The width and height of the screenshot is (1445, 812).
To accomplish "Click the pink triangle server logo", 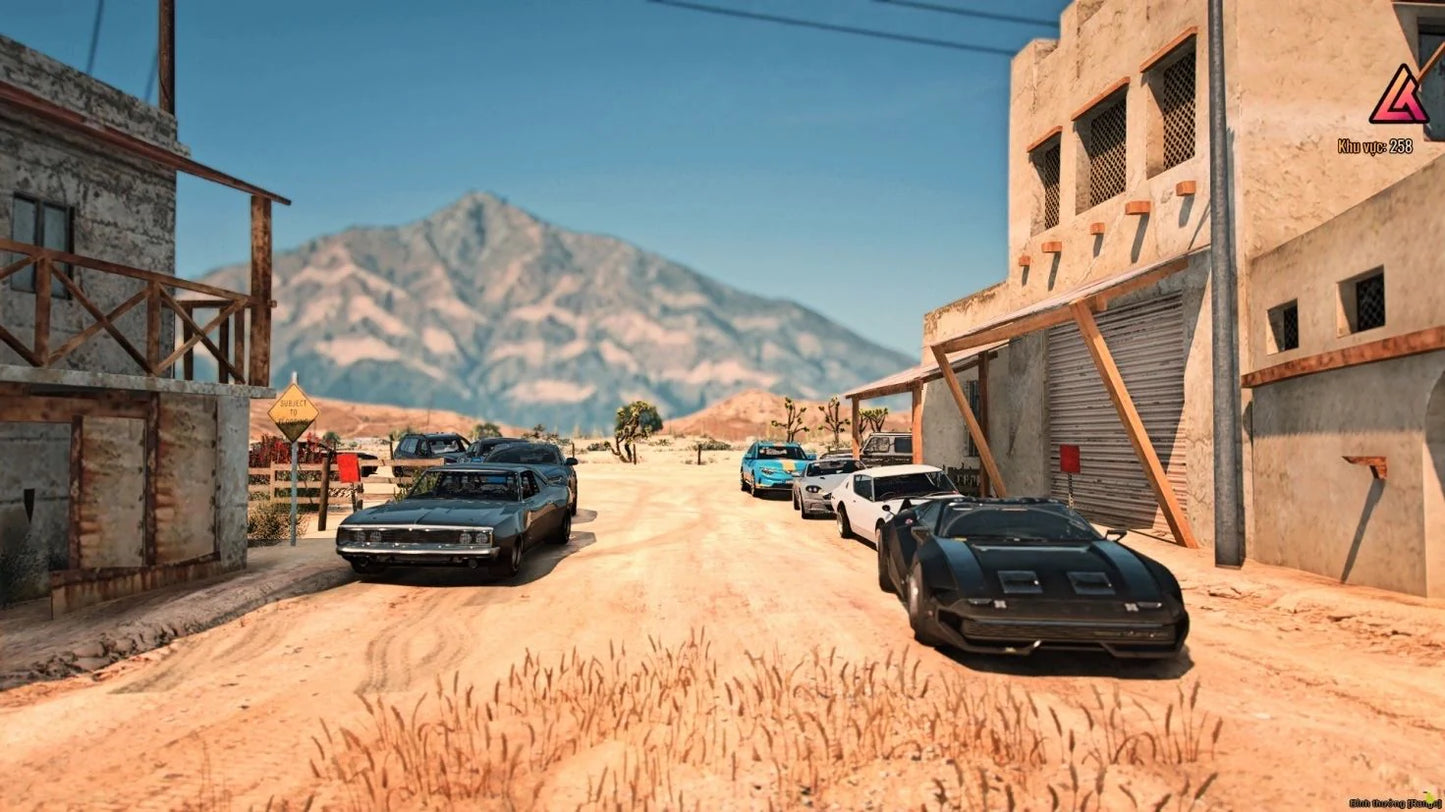I will click(x=1397, y=97).
